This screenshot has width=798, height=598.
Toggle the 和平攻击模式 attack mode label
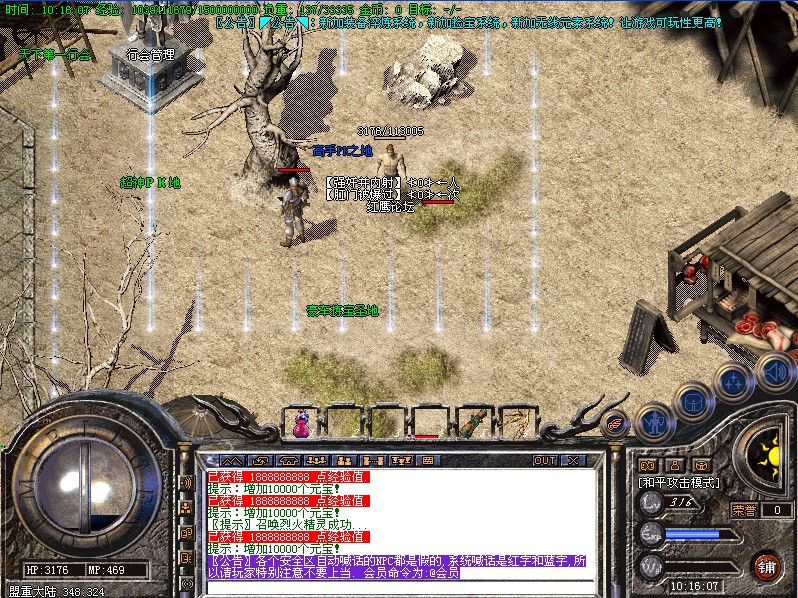(680, 482)
